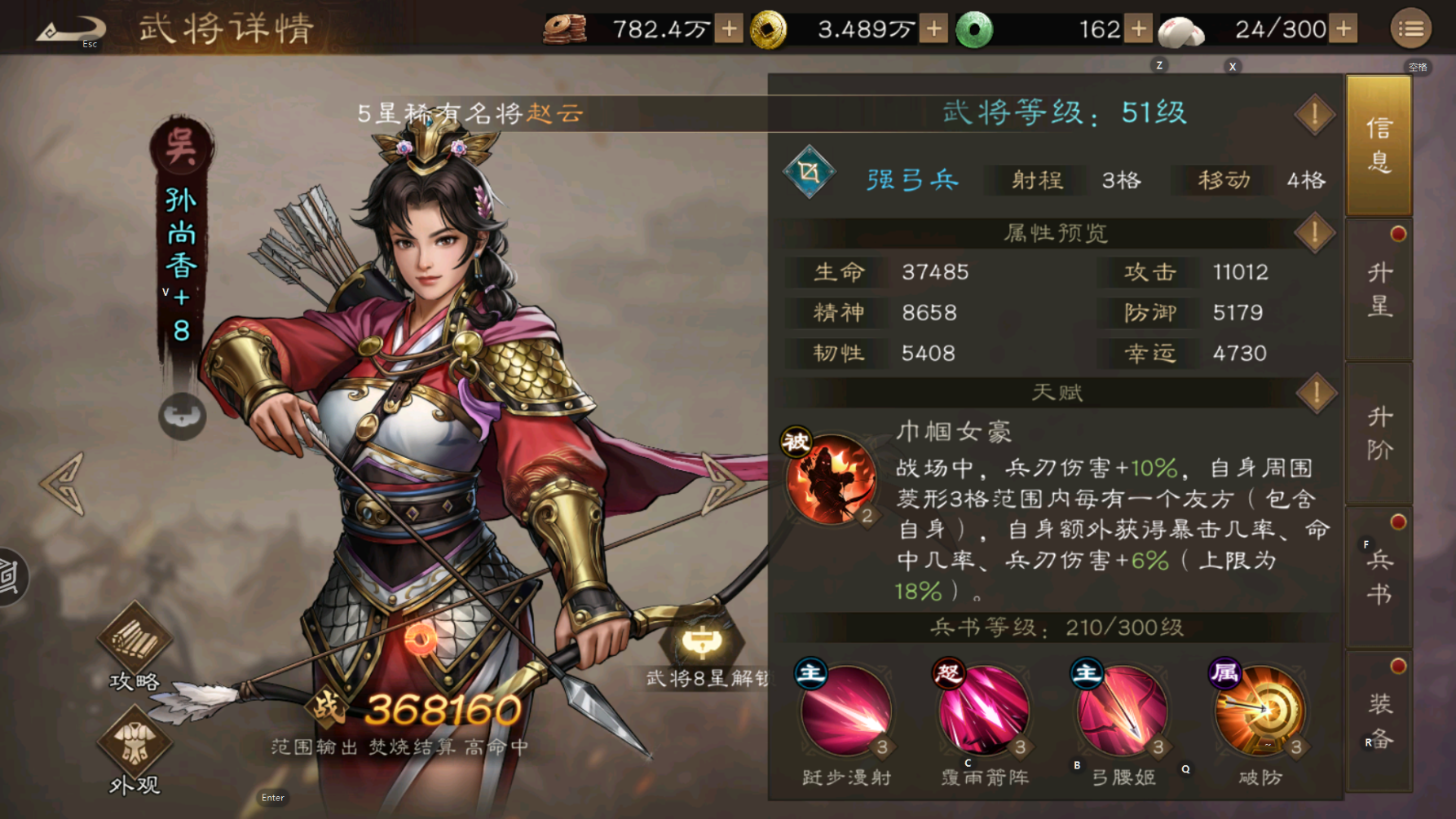Add jade currency with the plus button
1456x819 pixels.
pos(1138,29)
